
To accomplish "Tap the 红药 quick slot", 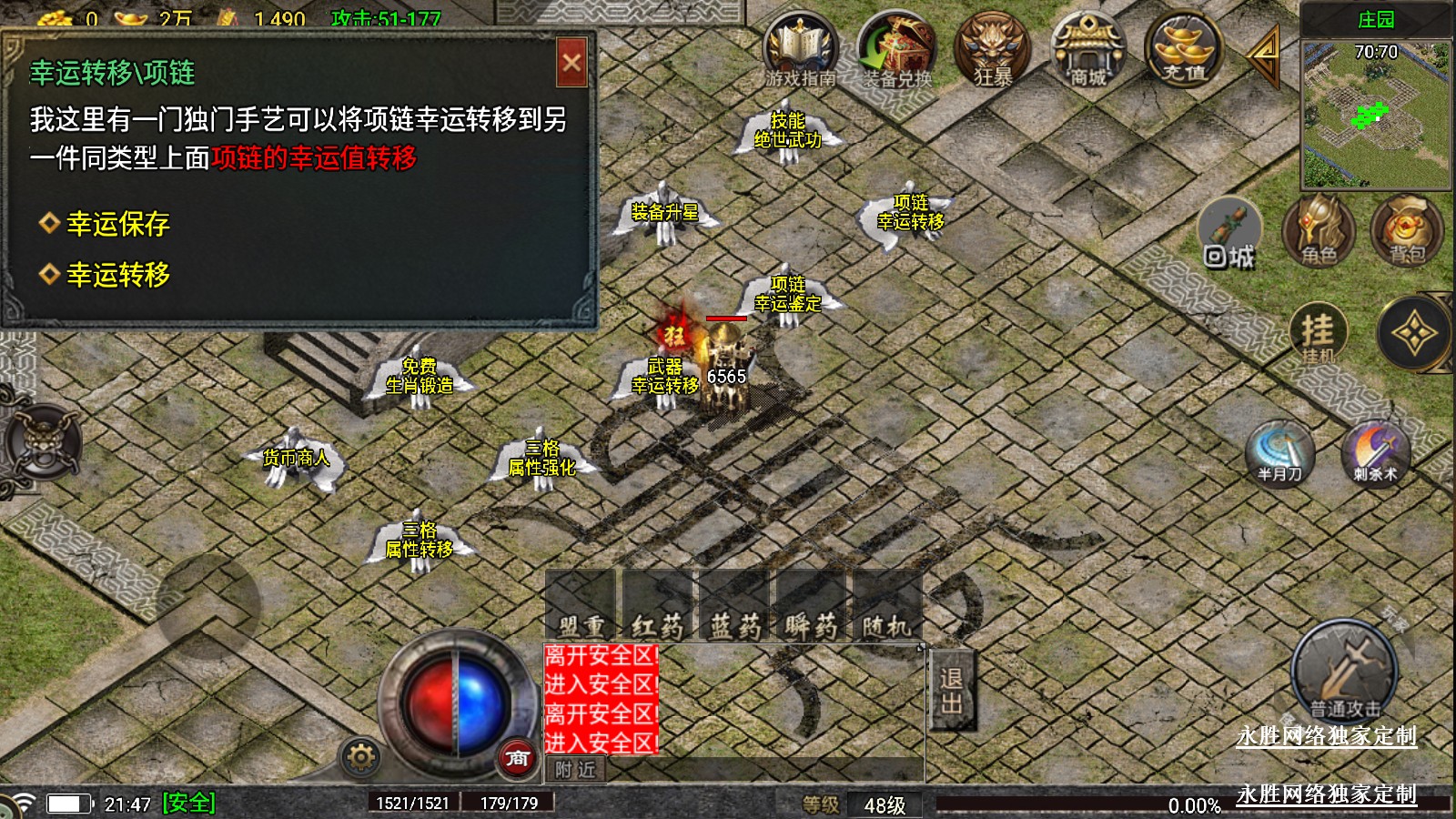I will (658, 607).
